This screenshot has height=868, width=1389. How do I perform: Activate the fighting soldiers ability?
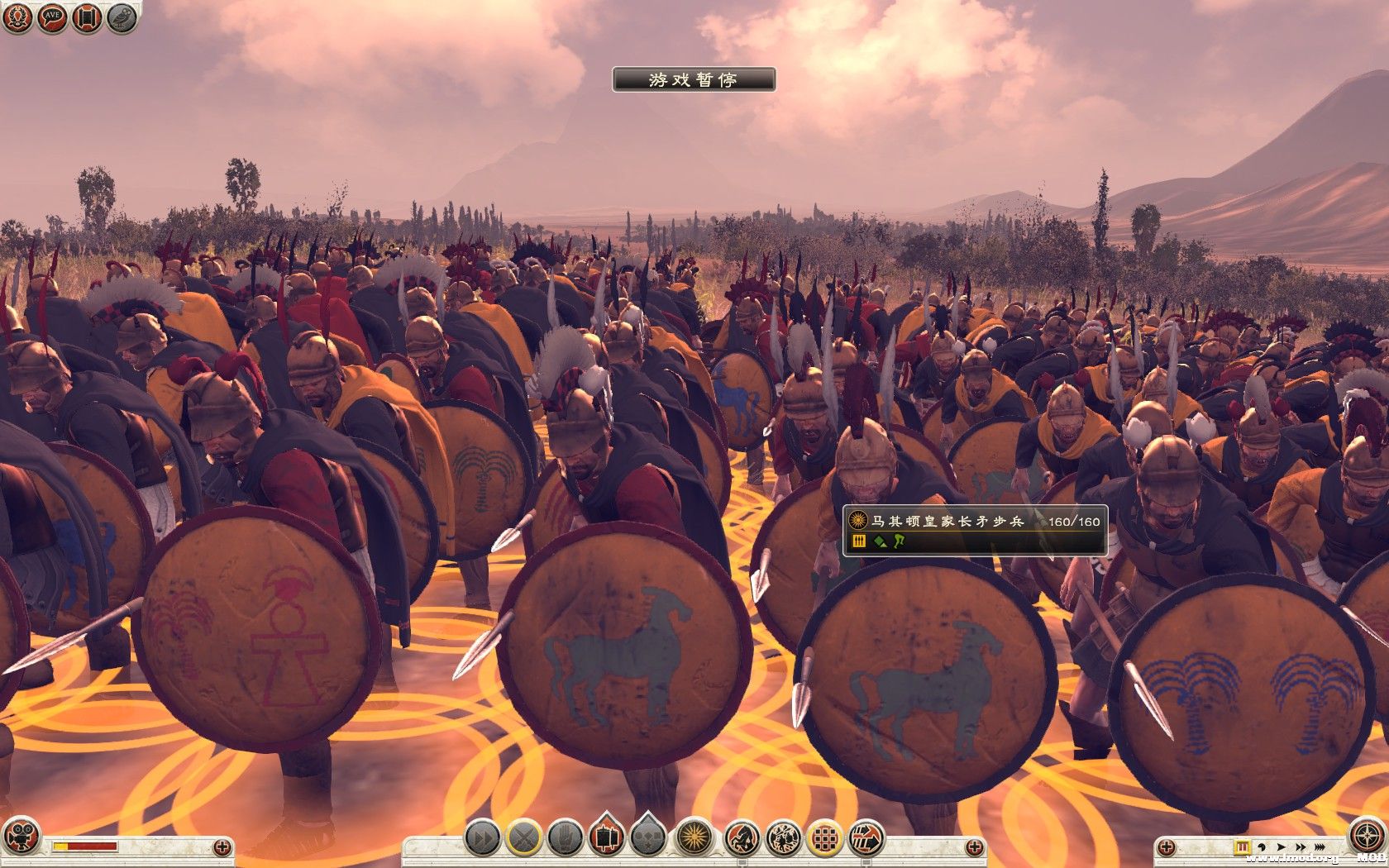pos(782,838)
